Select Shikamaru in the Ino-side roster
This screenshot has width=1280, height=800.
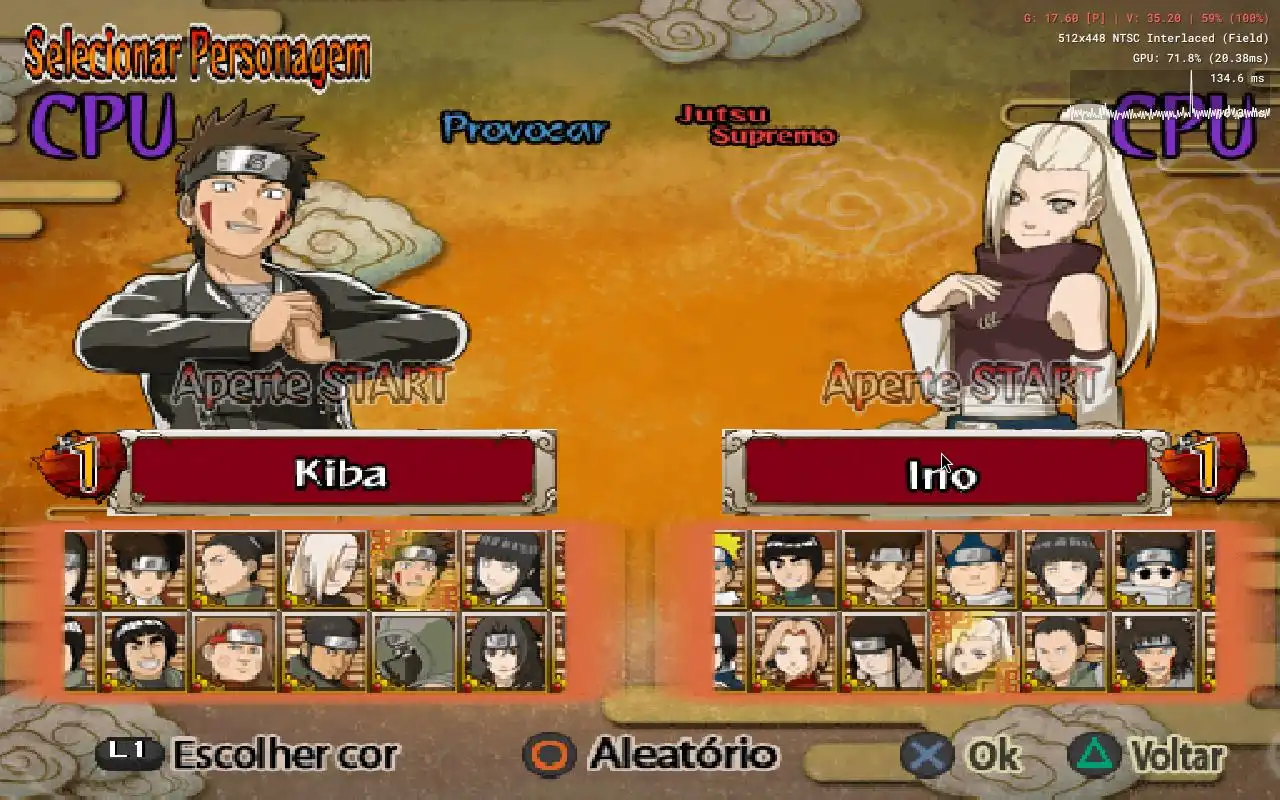click(x=1064, y=651)
